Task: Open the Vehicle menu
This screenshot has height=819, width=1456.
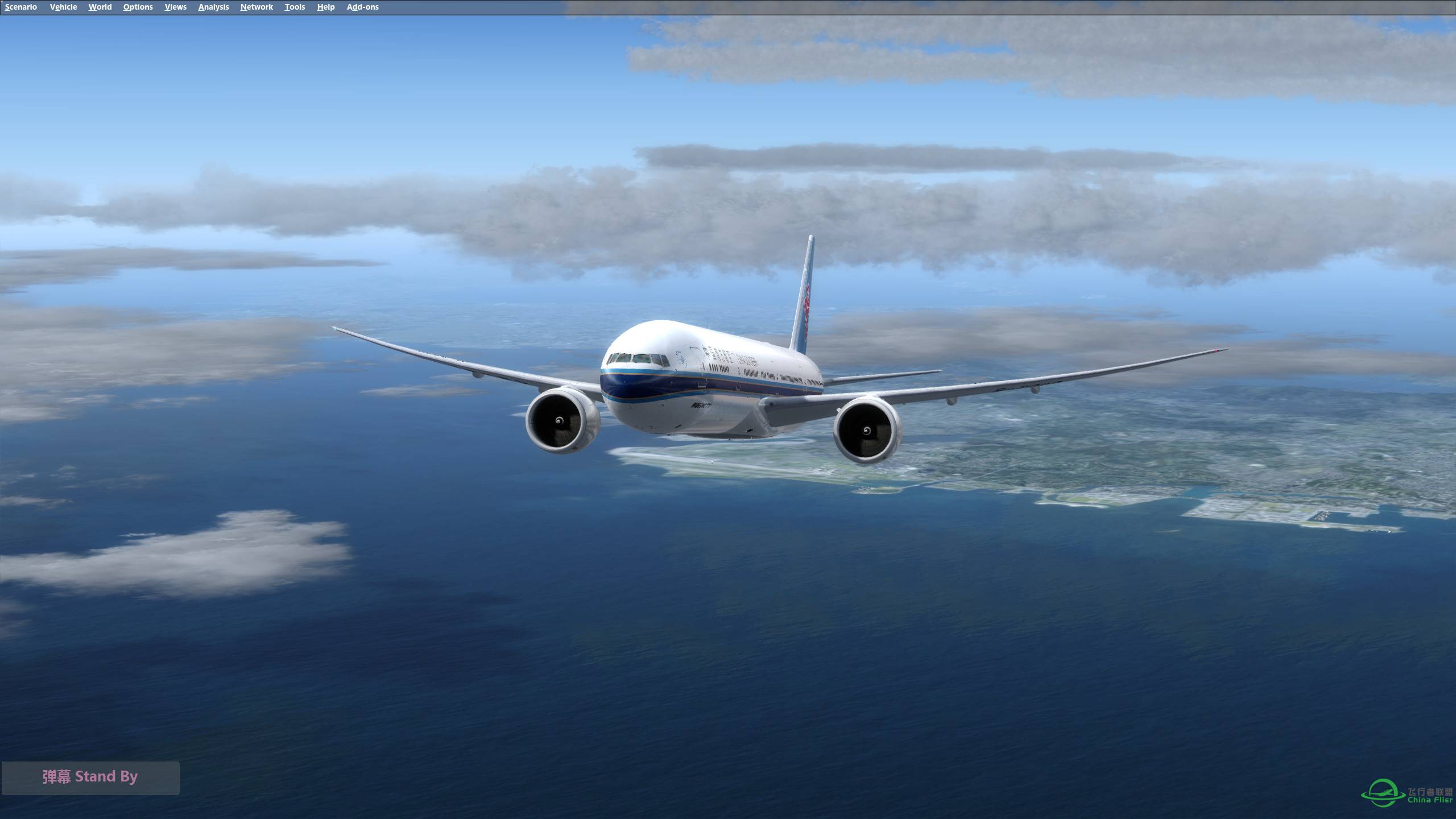Action: [x=63, y=7]
